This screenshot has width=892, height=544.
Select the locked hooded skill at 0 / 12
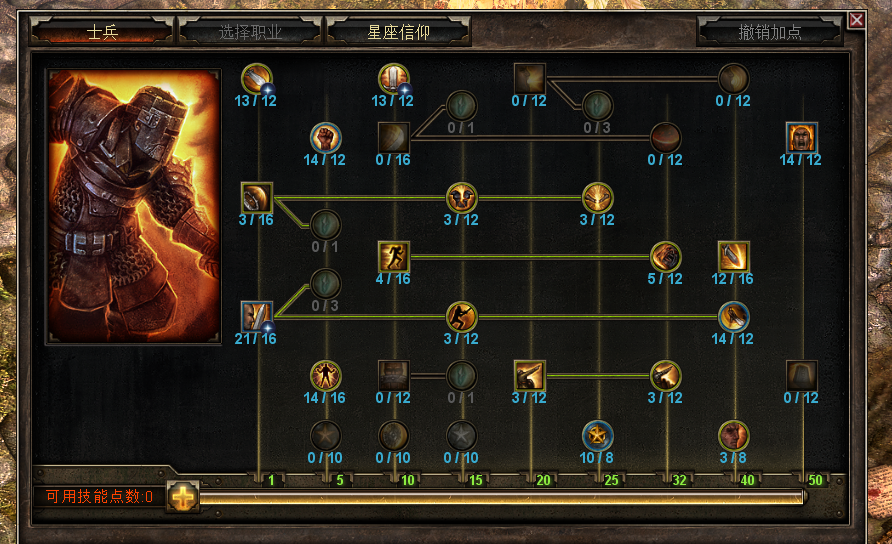pyautogui.click(x=802, y=375)
